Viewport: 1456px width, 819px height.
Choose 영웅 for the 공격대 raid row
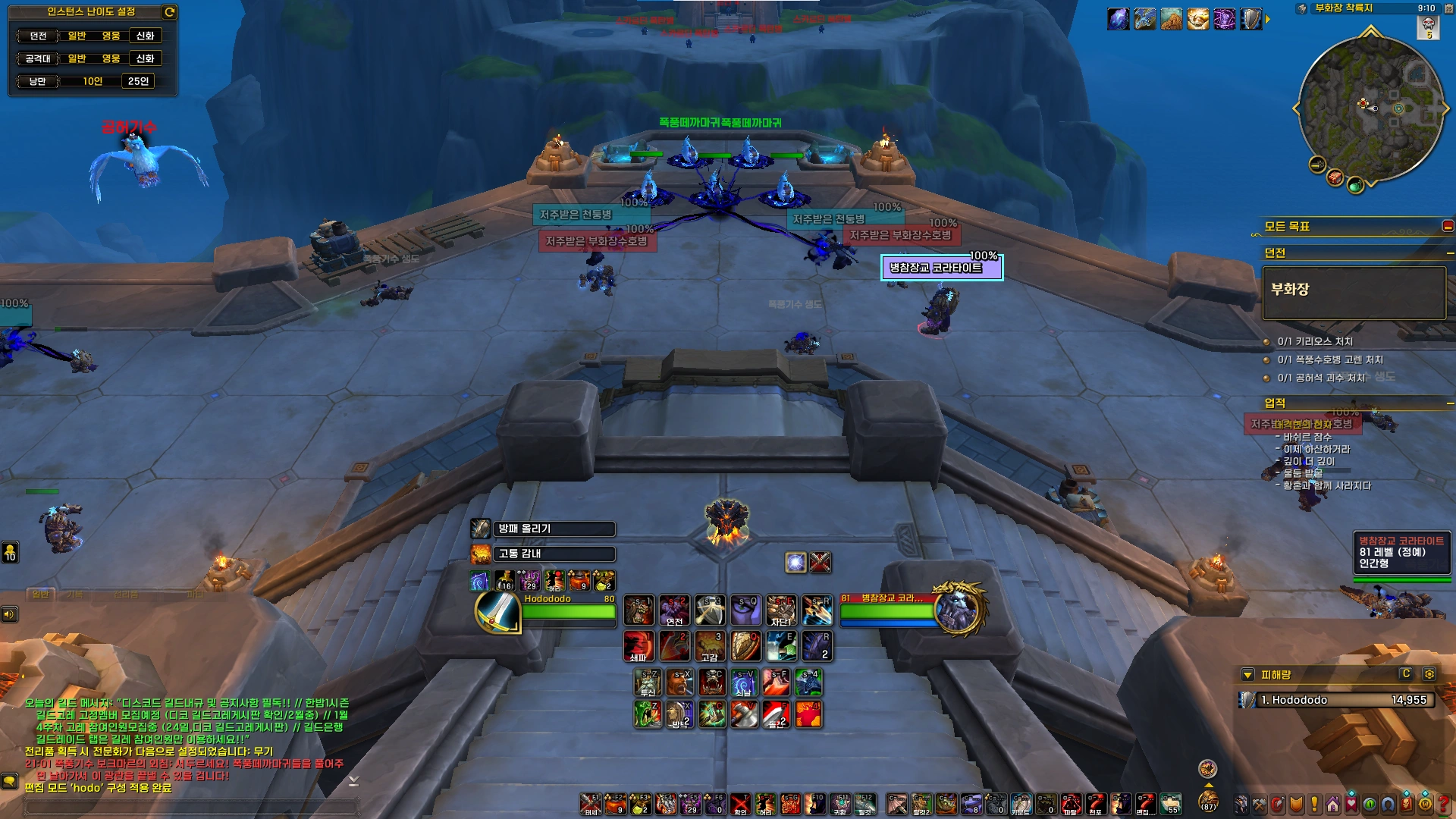(x=111, y=58)
